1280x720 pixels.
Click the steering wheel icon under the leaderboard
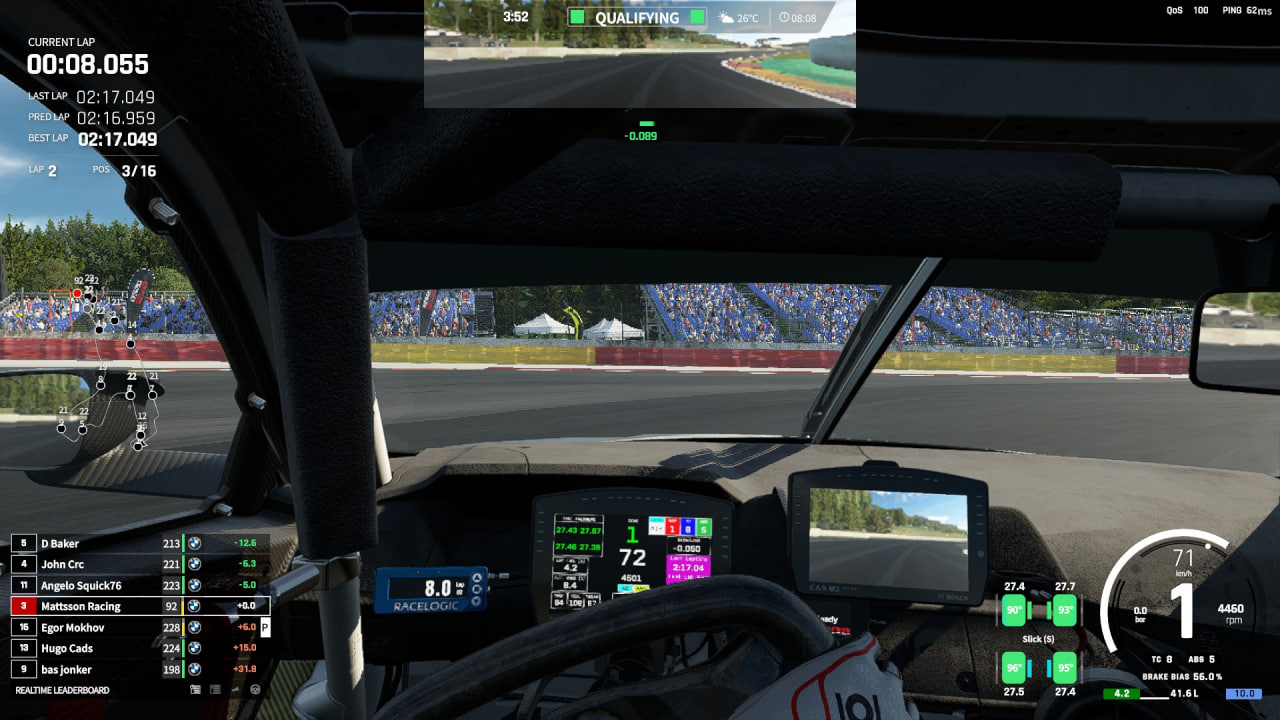(255, 690)
